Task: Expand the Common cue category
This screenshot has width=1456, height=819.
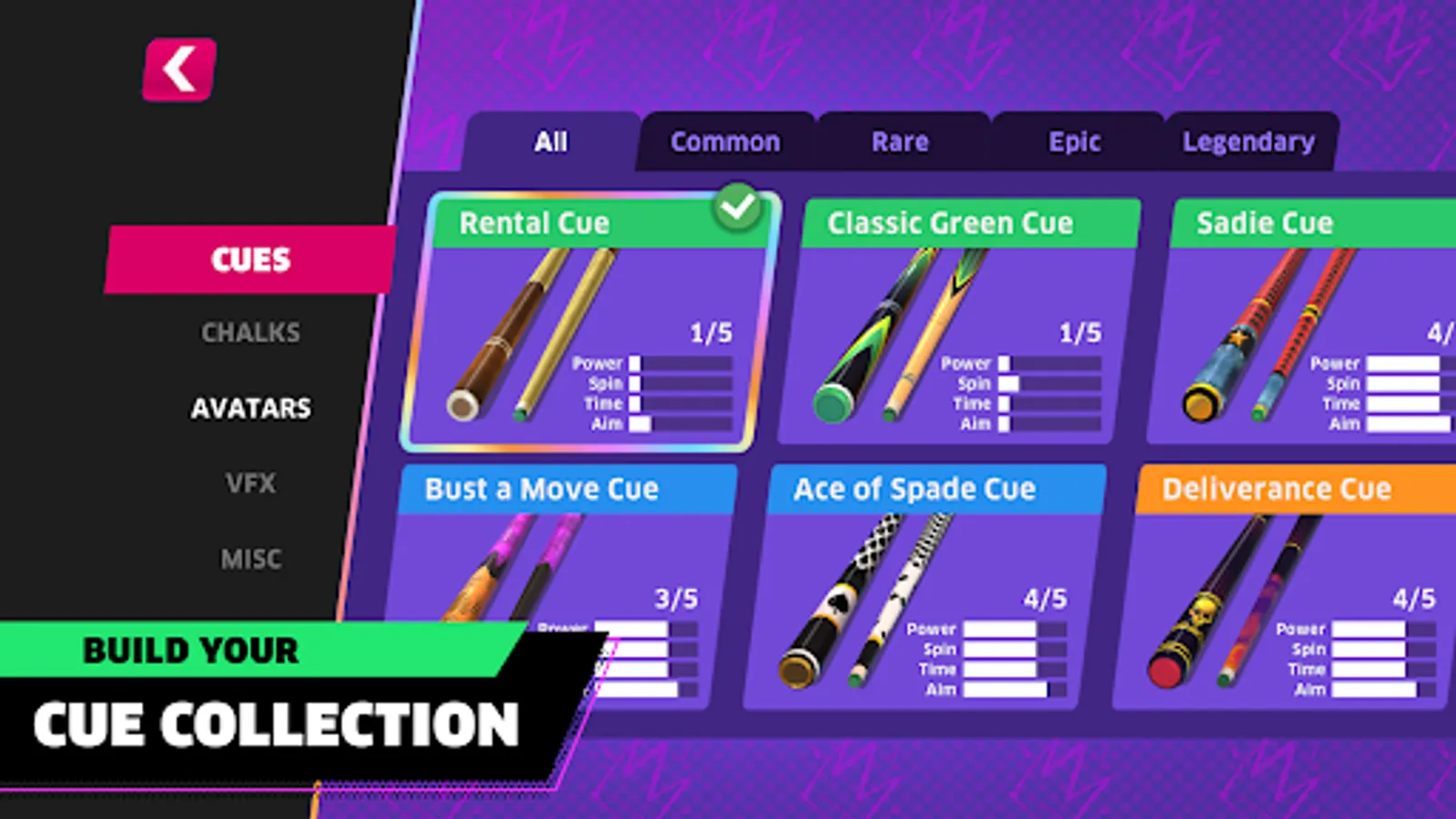Action: tap(725, 141)
